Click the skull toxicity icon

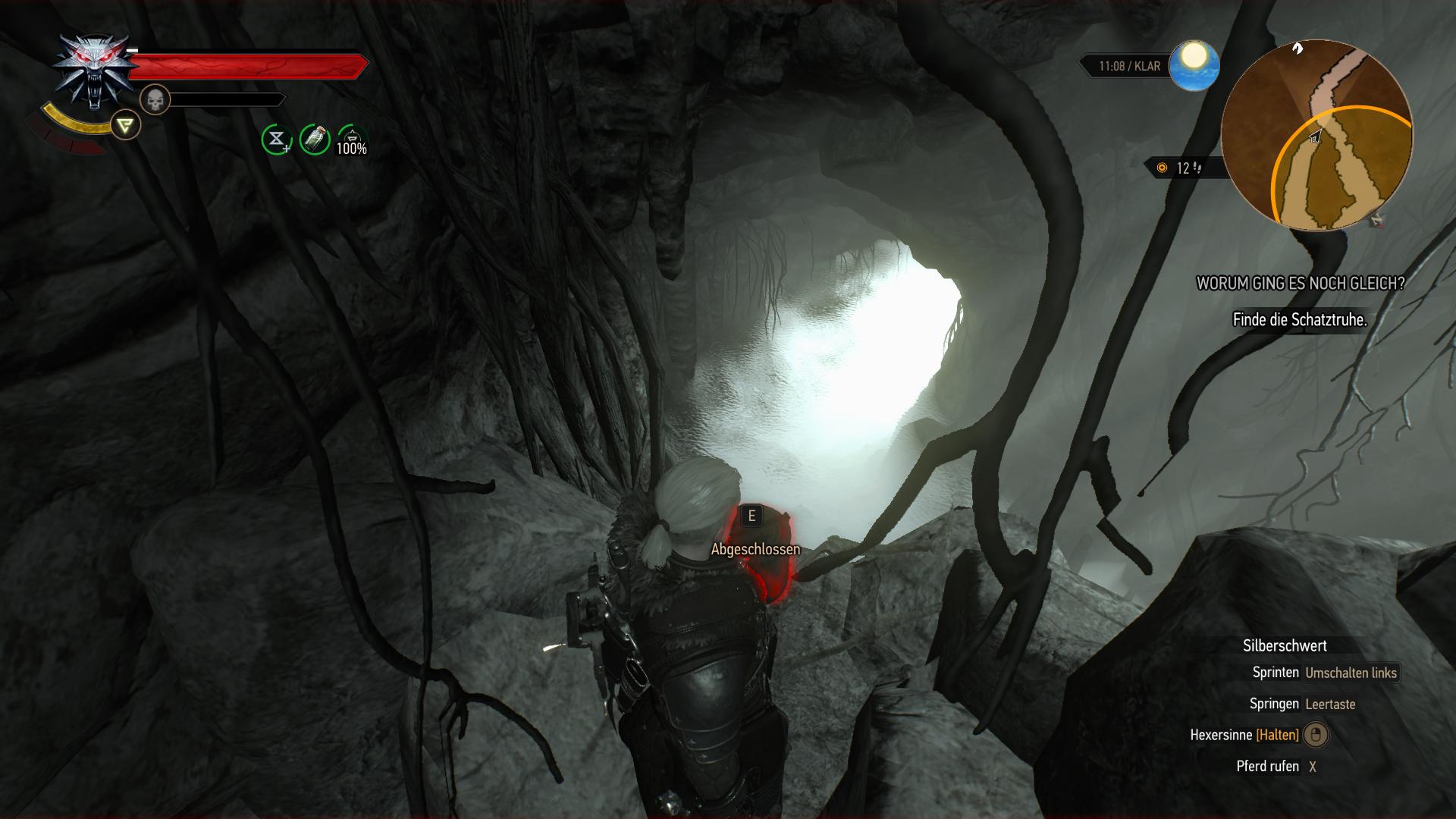click(155, 99)
